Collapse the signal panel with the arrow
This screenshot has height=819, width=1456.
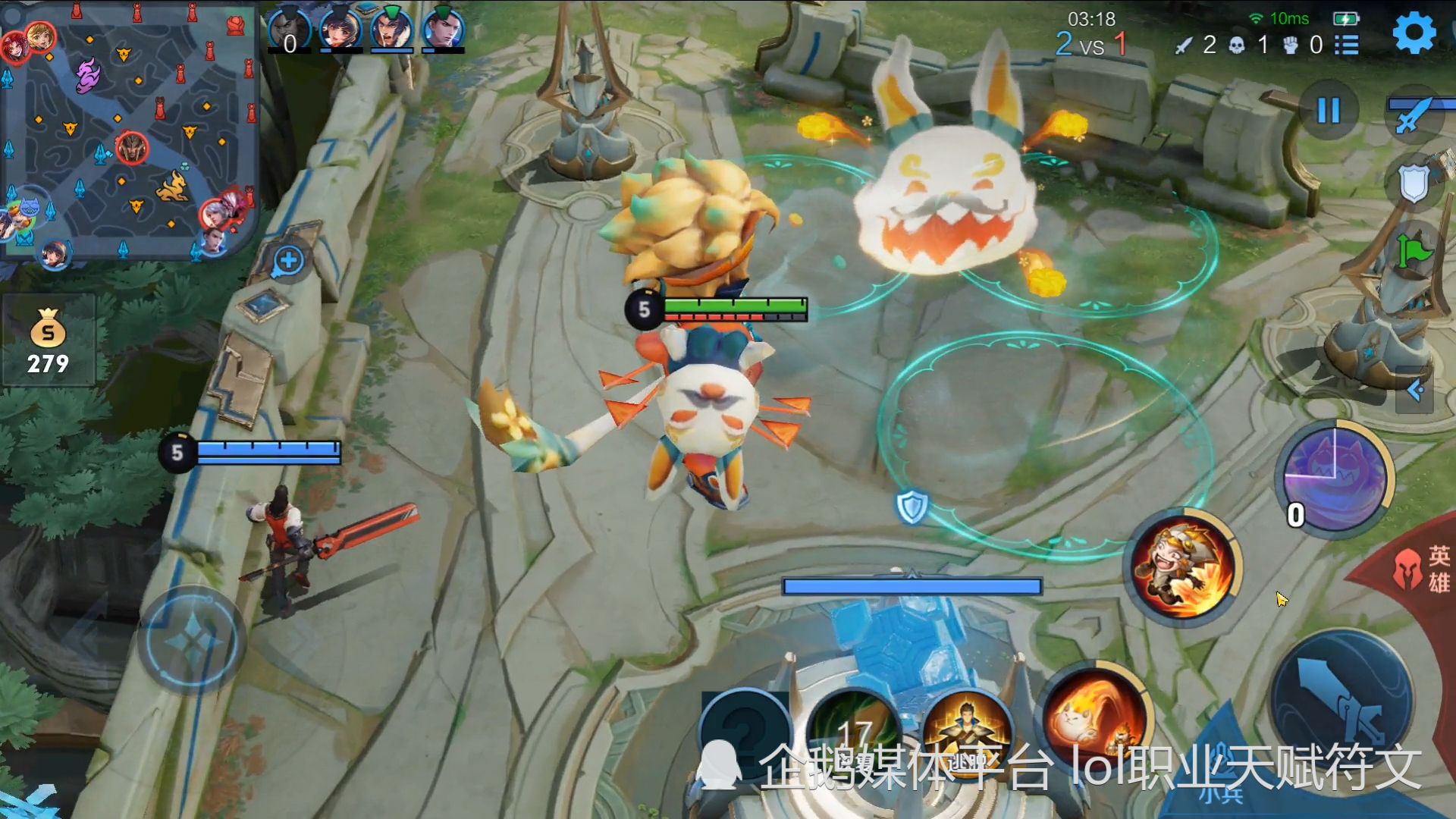coord(1415,390)
